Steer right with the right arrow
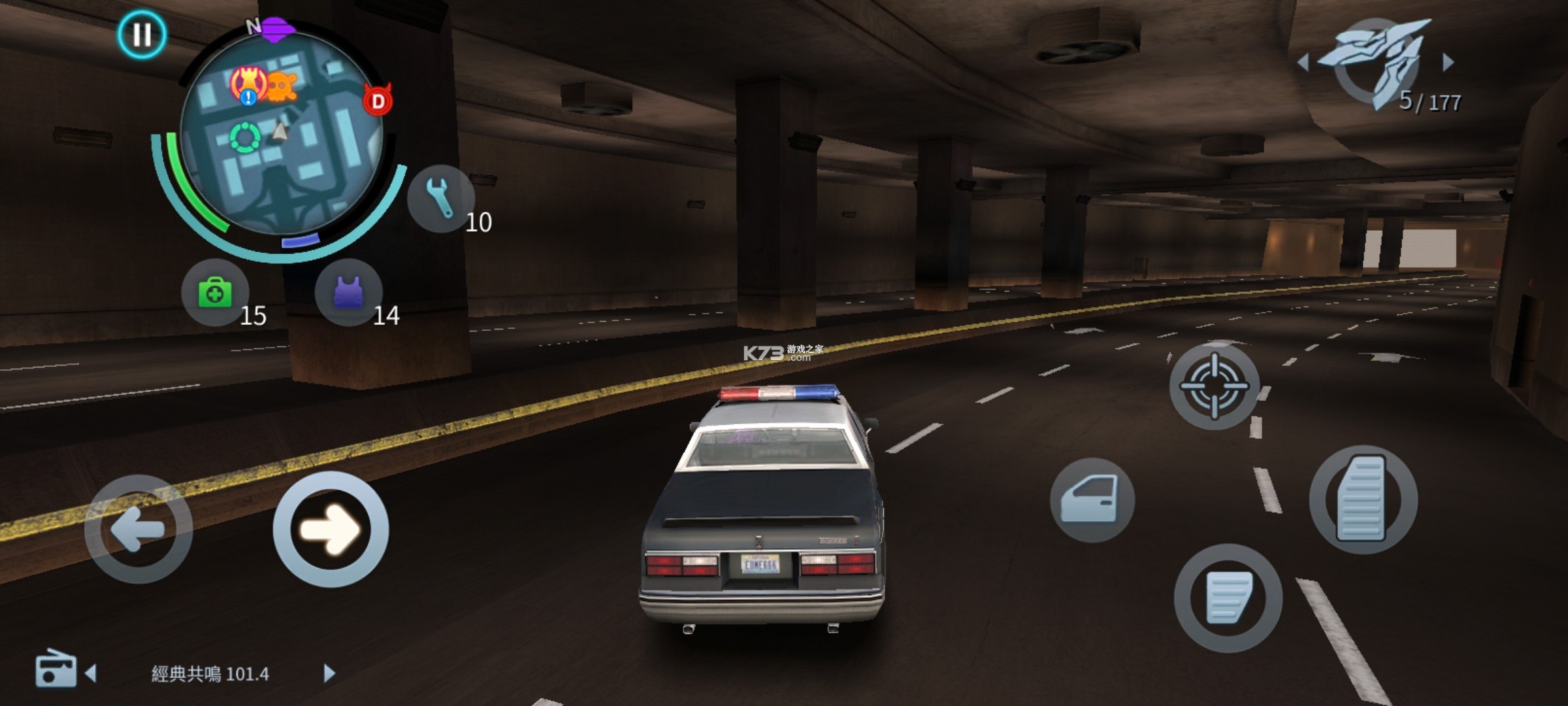 (x=331, y=529)
